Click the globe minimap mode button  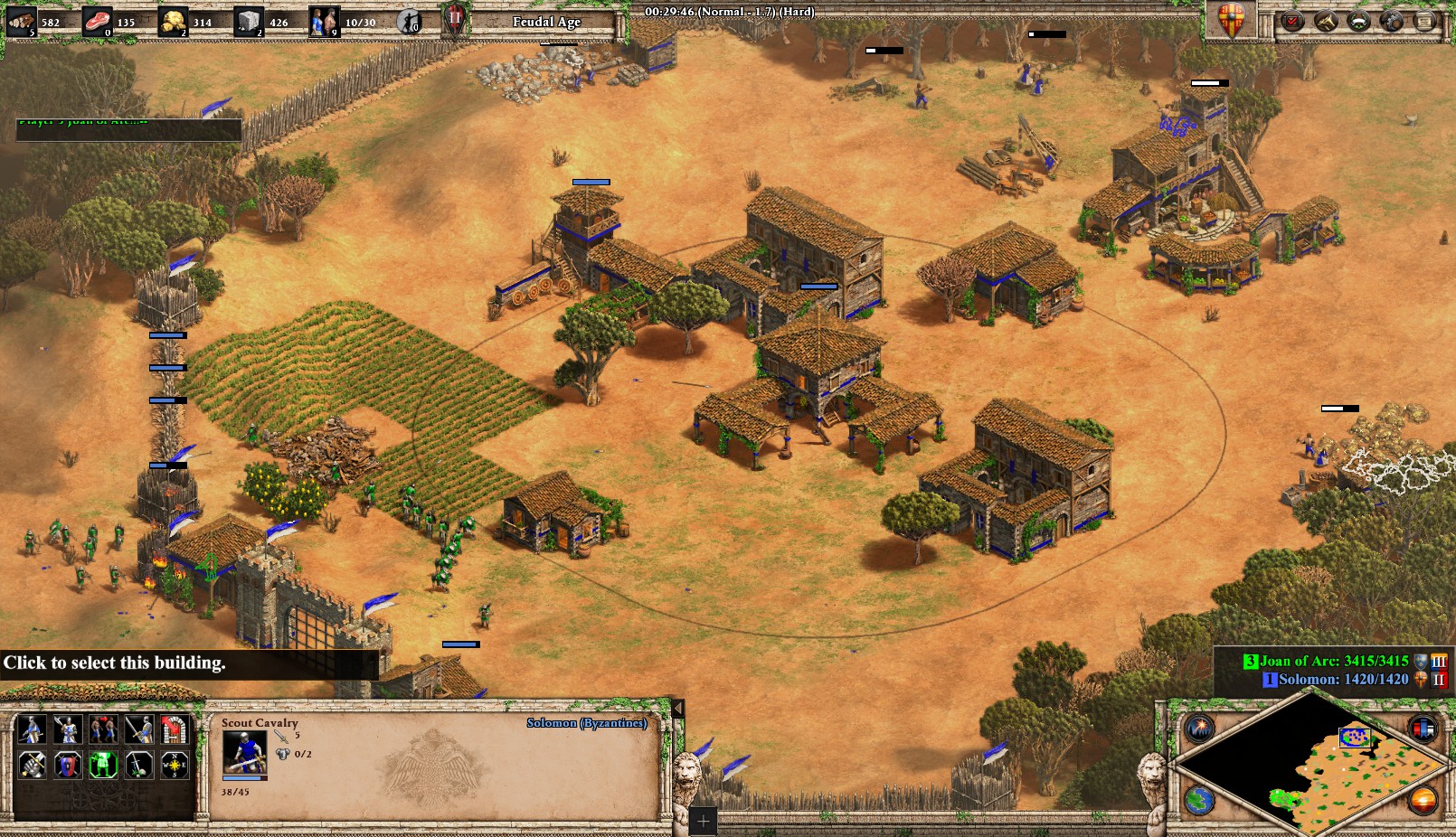(1200, 800)
